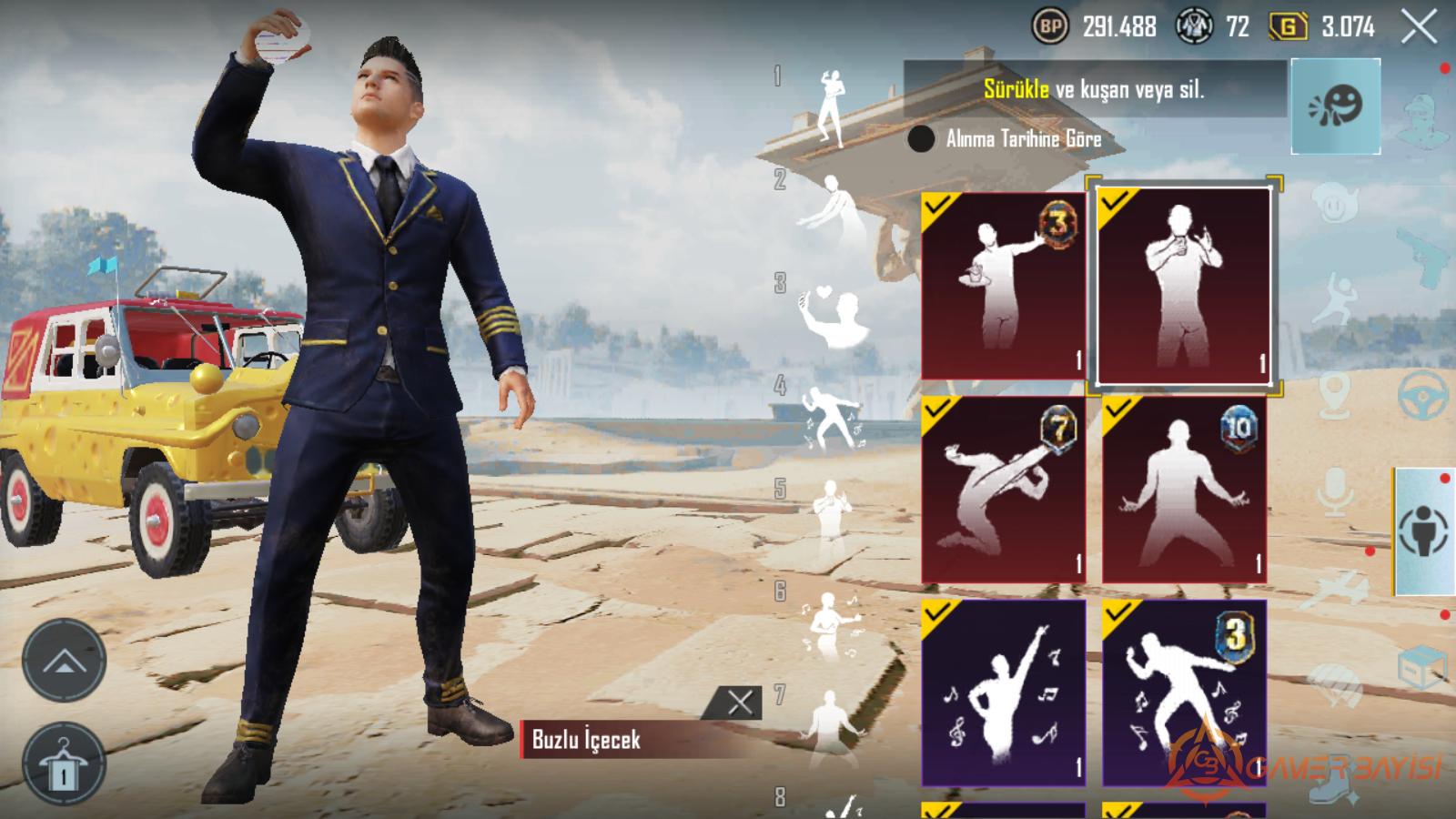Select the waiter tray emote tile
The height and width of the screenshot is (819, 1456).
click(1003, 286)
